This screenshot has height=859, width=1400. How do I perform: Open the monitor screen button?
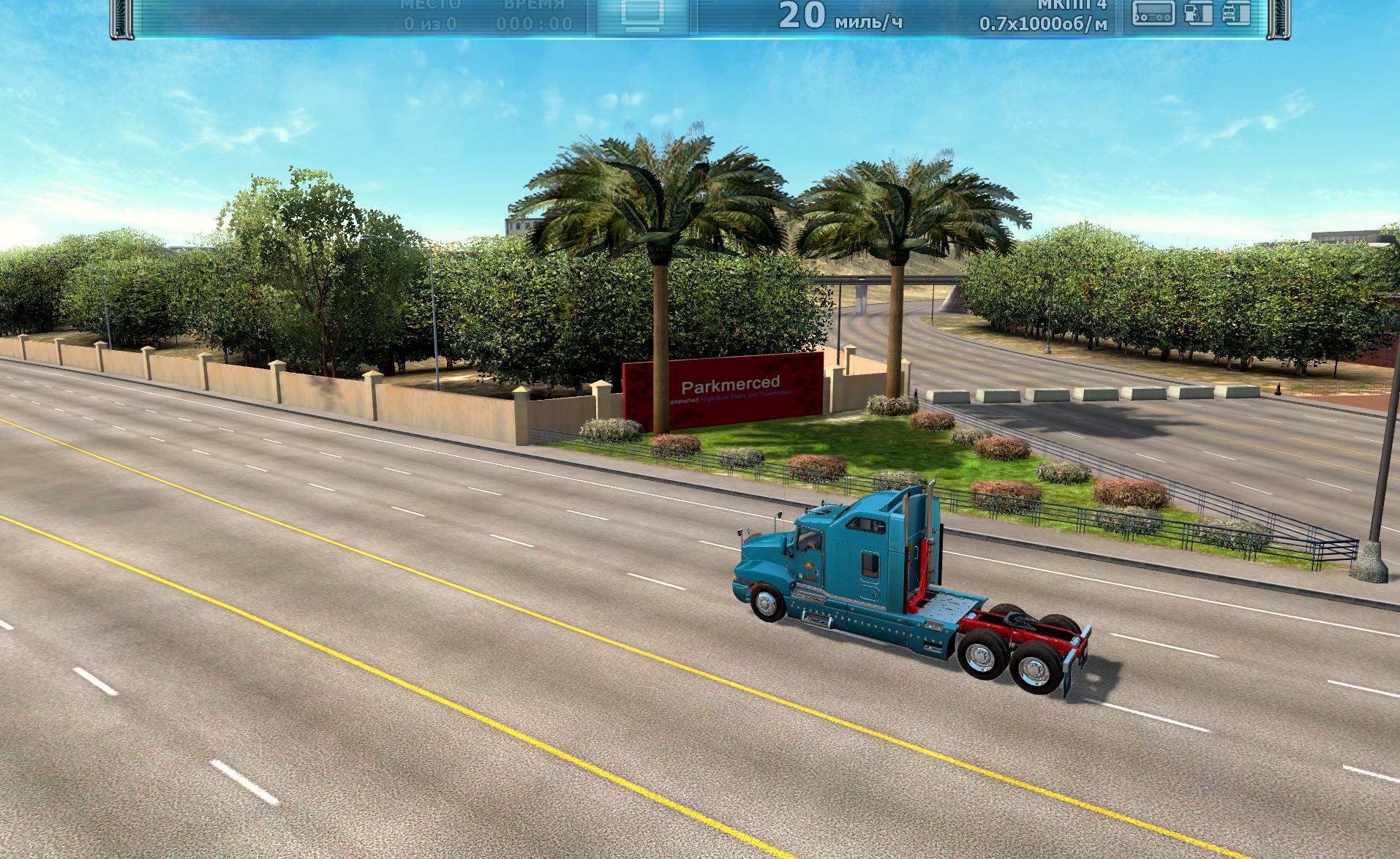tap(641, 14)
